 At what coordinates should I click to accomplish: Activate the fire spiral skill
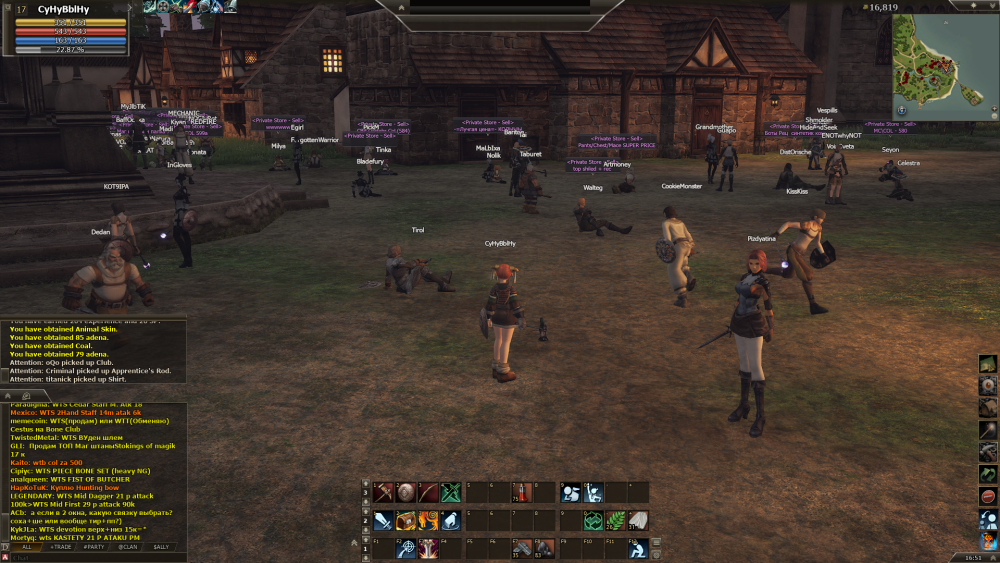coord(428,520)
